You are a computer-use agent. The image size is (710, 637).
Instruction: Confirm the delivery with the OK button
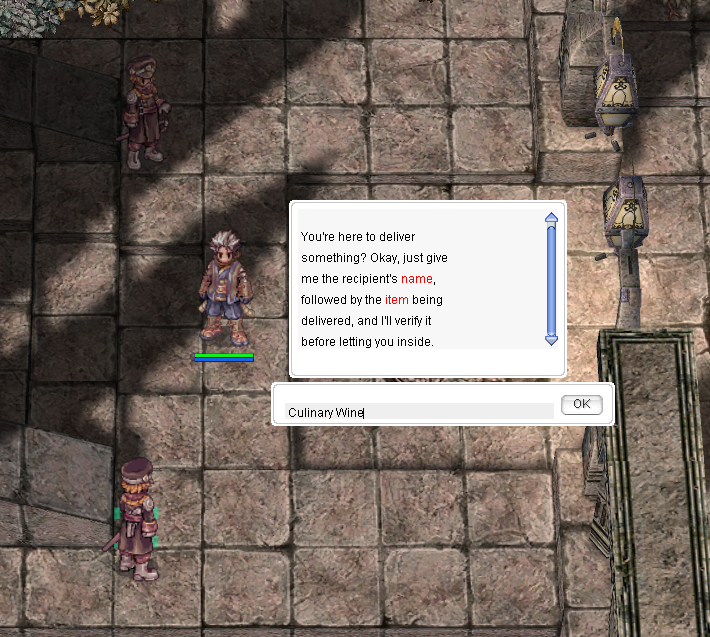click(x=581, y=404)
